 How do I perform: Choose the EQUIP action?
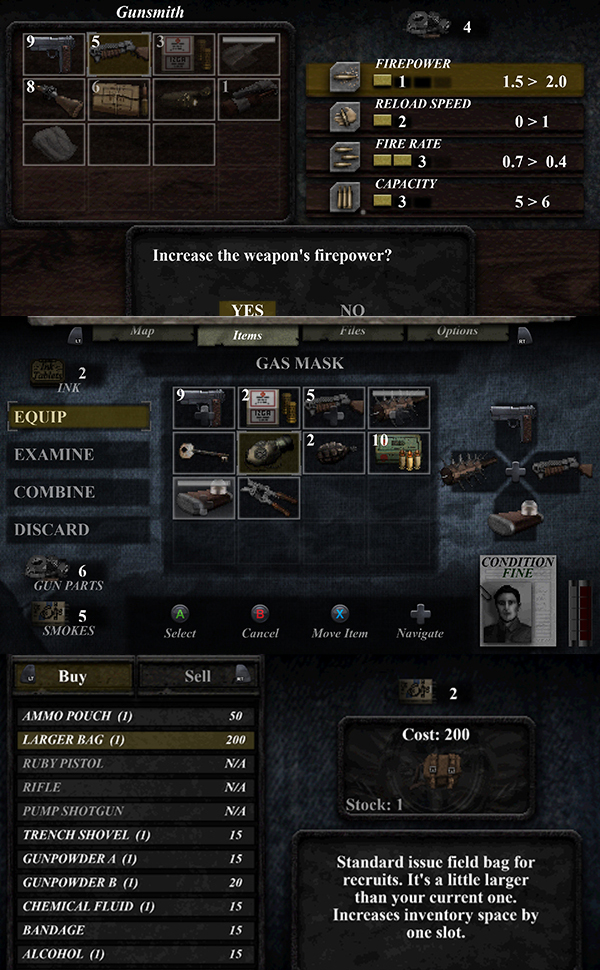click(79, 417)
